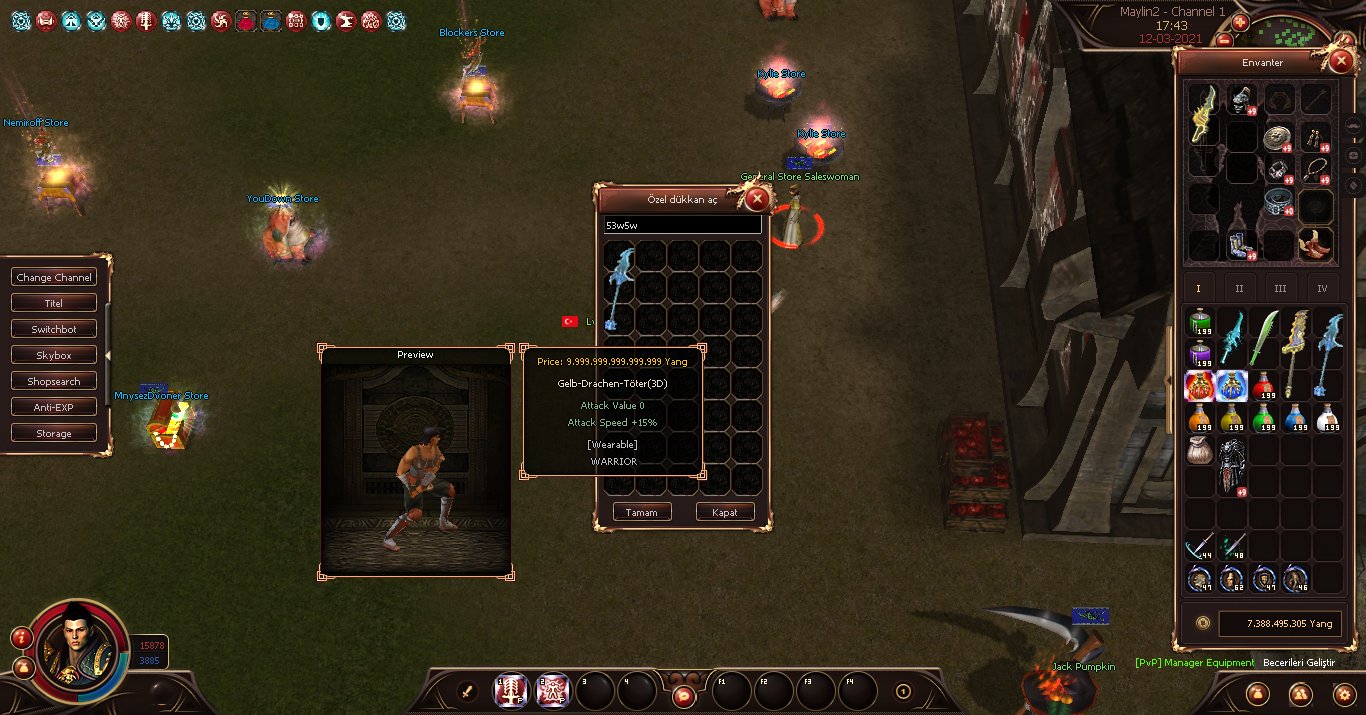Confirm shop with the Tamam button
Image resolution: width=1366 pixels, height=715 pixels.
641,512
